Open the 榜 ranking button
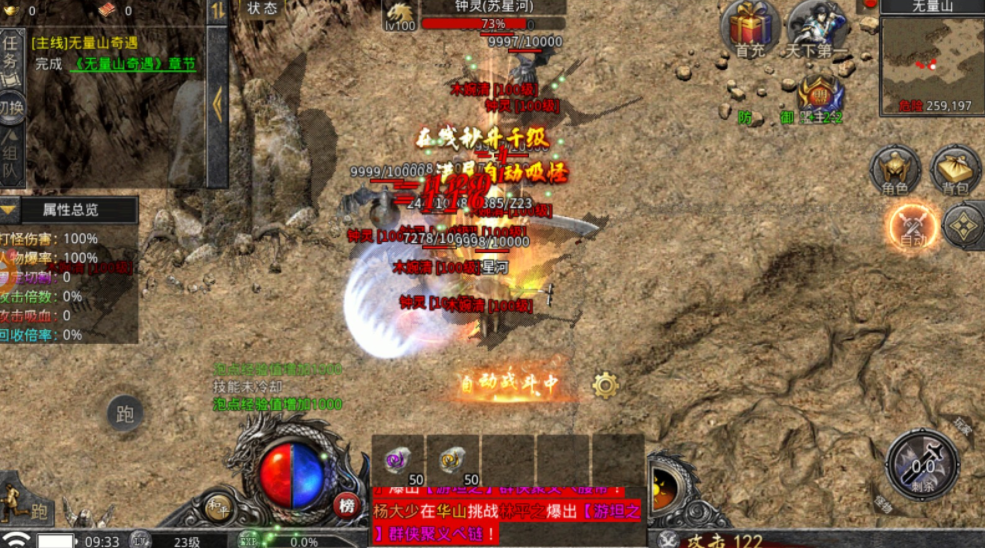 [x=347, y=505]
